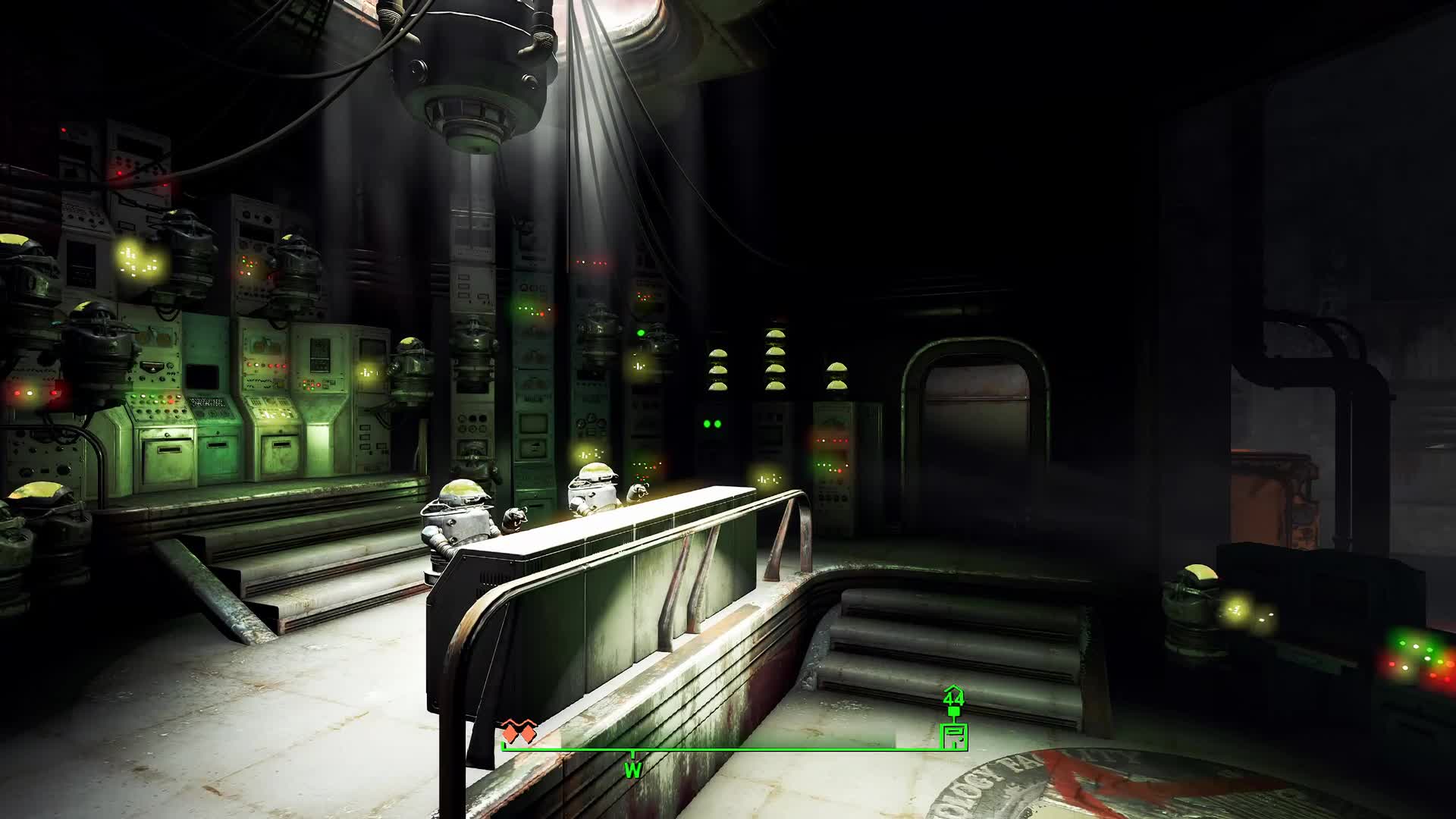Select the keyboard panel below the console screen
The image size is (1456, 819).
pos(208,403)
